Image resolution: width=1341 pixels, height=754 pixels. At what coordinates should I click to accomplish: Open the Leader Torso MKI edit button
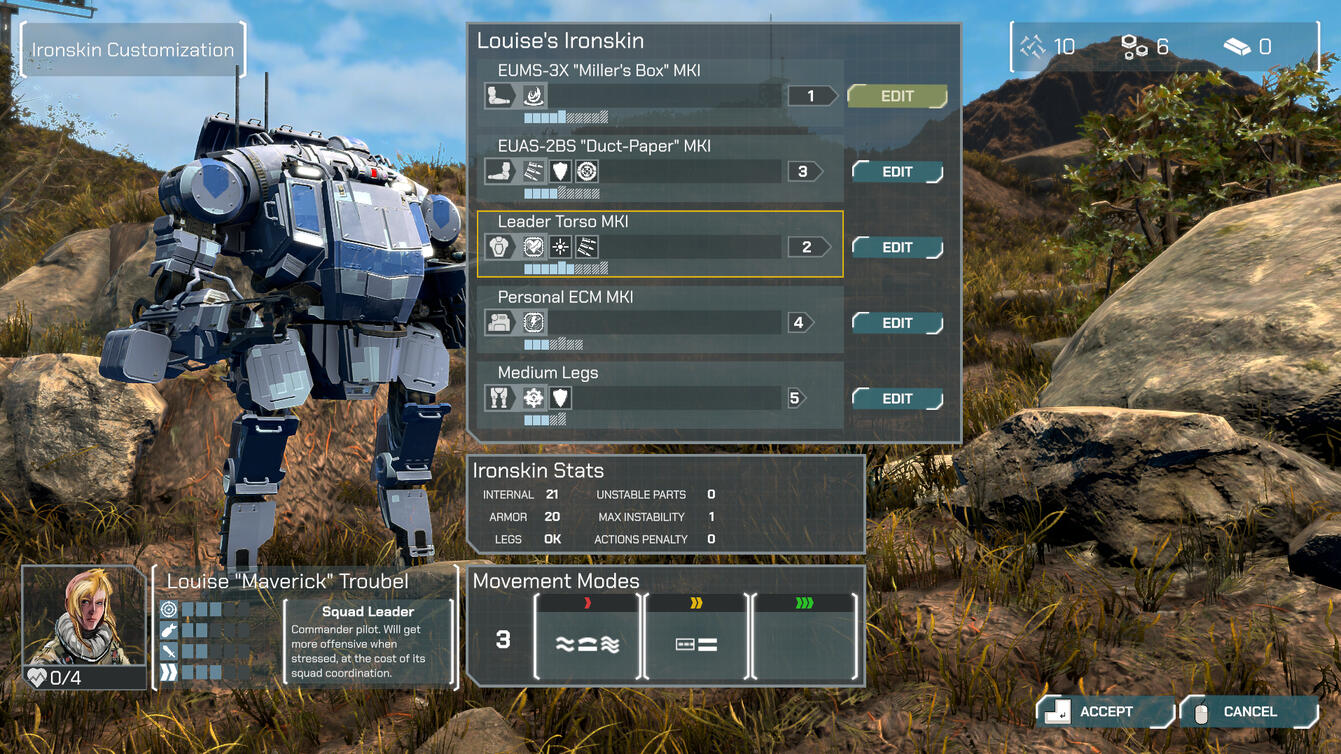[x=896, y=247]
